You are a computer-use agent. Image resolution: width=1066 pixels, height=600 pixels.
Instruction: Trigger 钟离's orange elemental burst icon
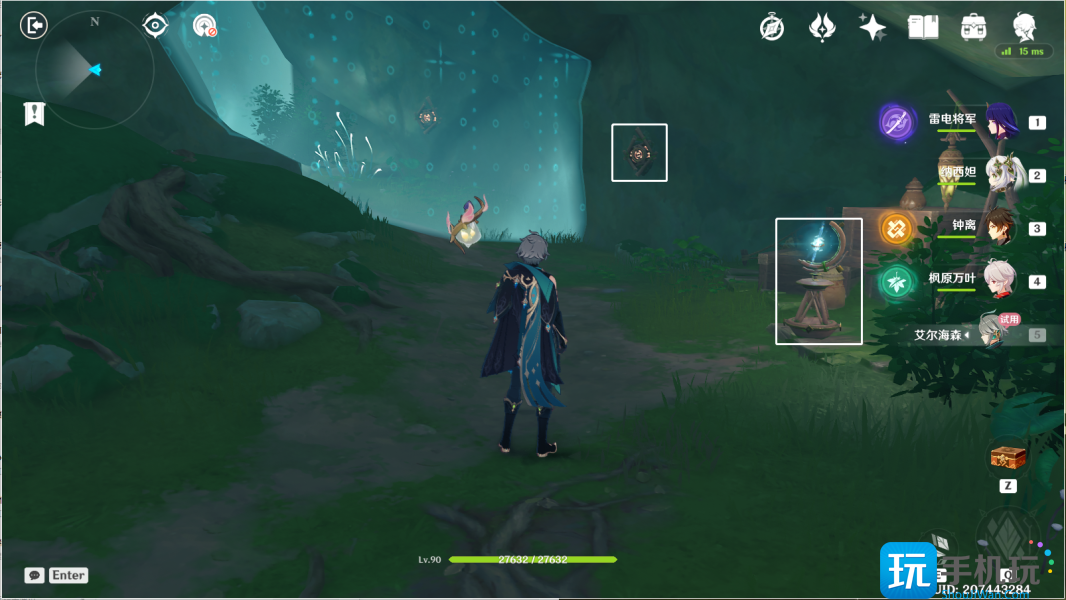point(897,228)
